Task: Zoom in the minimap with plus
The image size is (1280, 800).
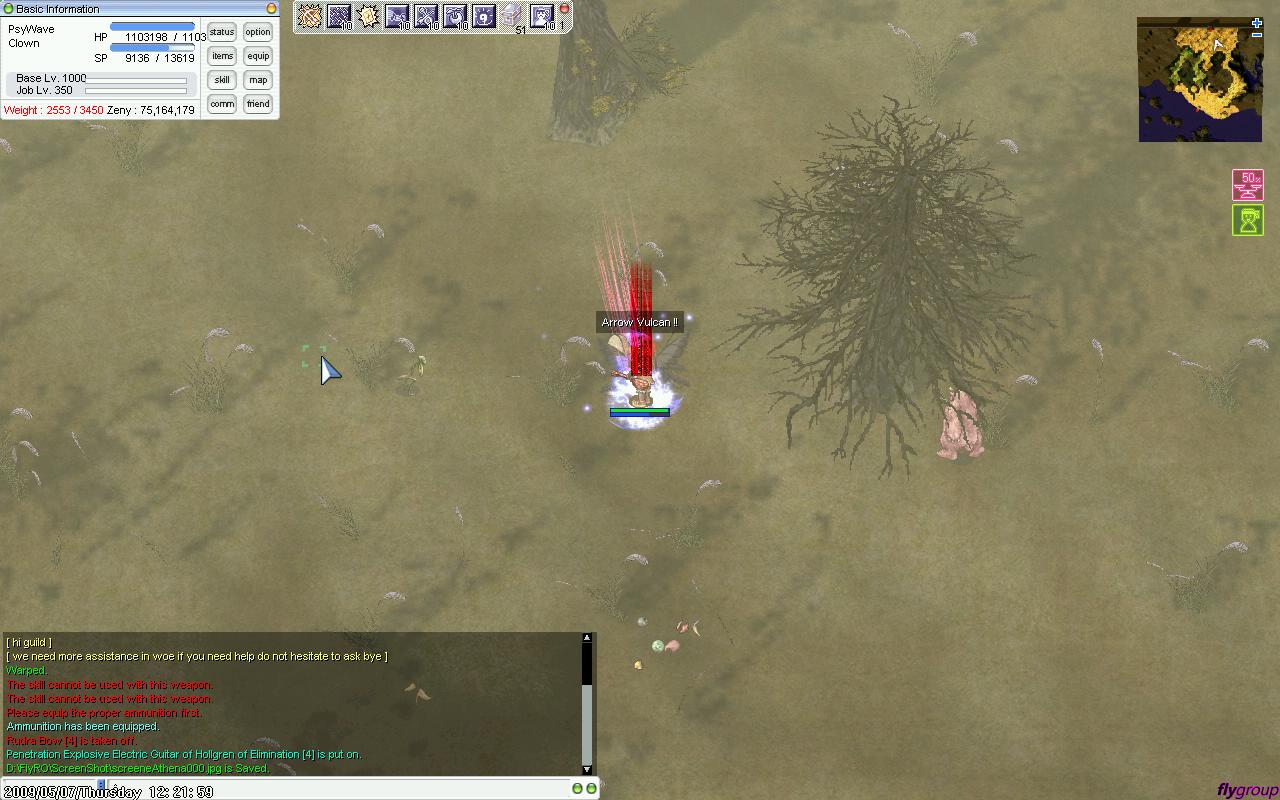Action: pos(1257,23)
